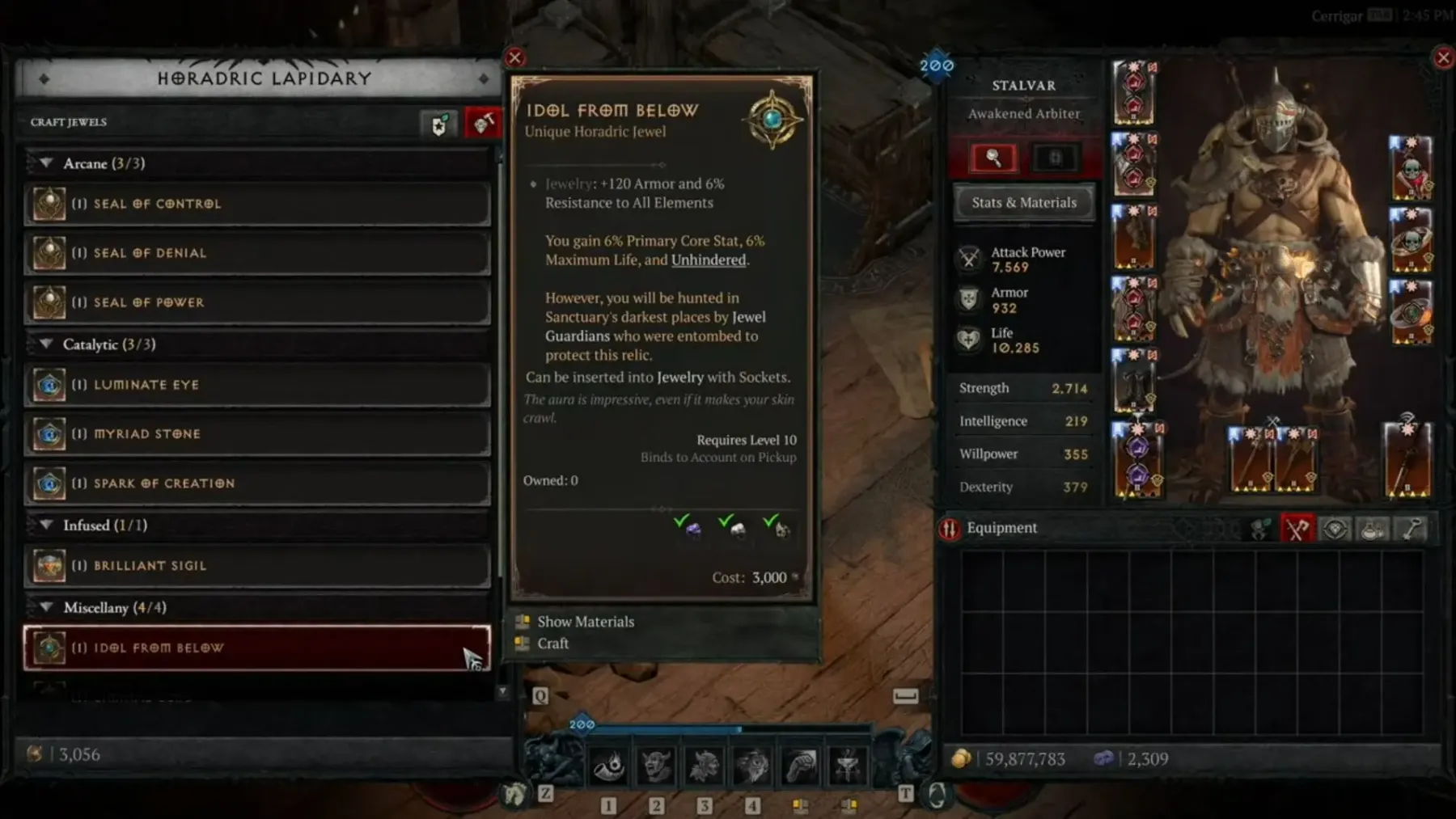Switch to the red hammer crafting tab
The width and height of the screenshot is (1456, 819).
[483, 124]
